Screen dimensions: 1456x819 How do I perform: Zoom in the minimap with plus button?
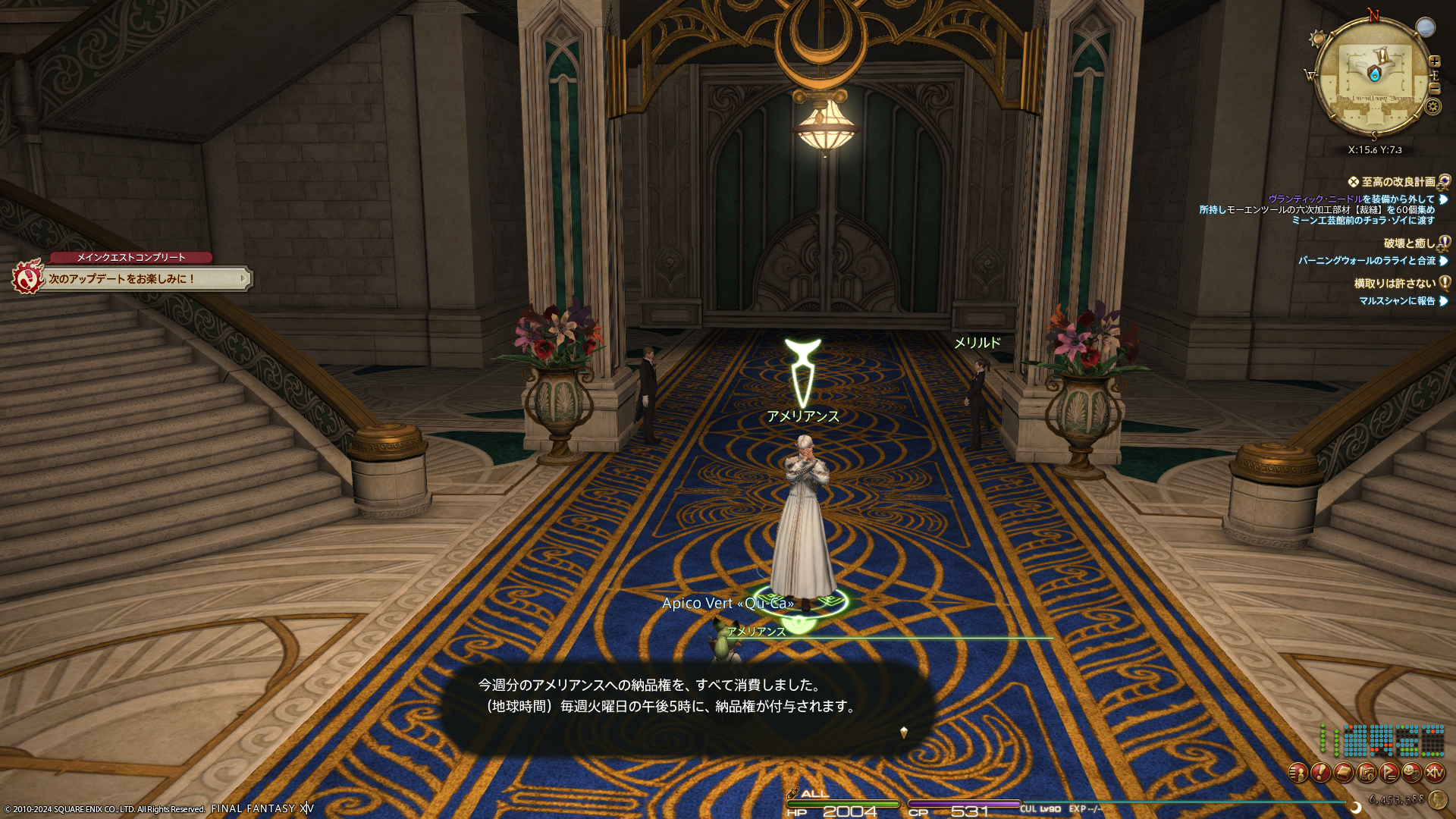coord(1434,61)
